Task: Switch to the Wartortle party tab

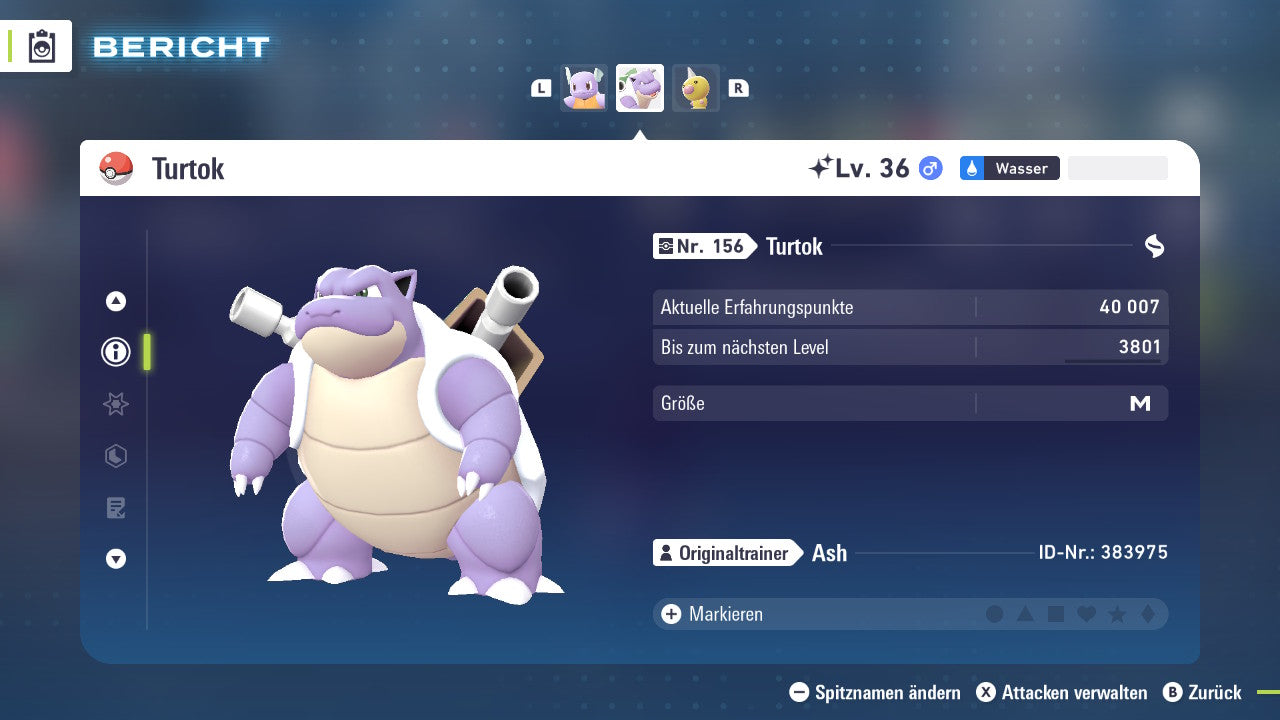Action: coord(583,88)
